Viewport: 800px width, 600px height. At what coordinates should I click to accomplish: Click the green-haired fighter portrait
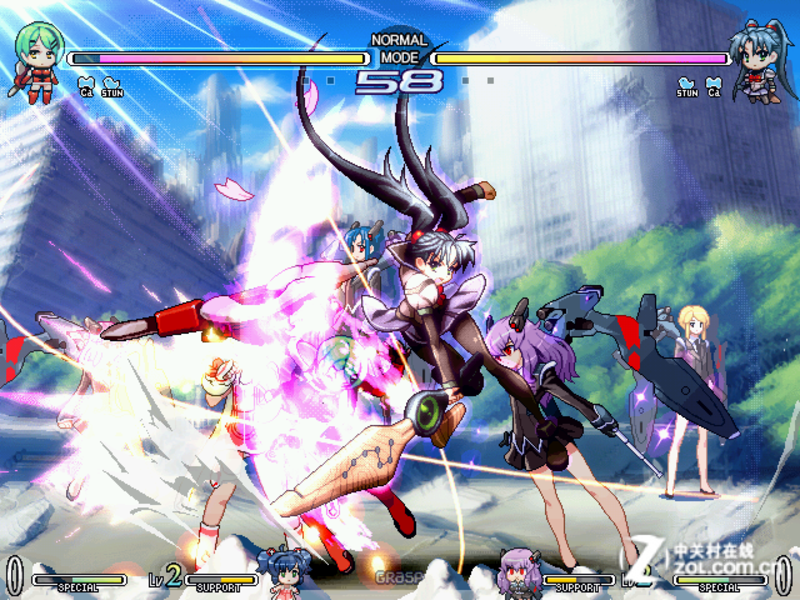pyautogui.click(x=37, y=60)
